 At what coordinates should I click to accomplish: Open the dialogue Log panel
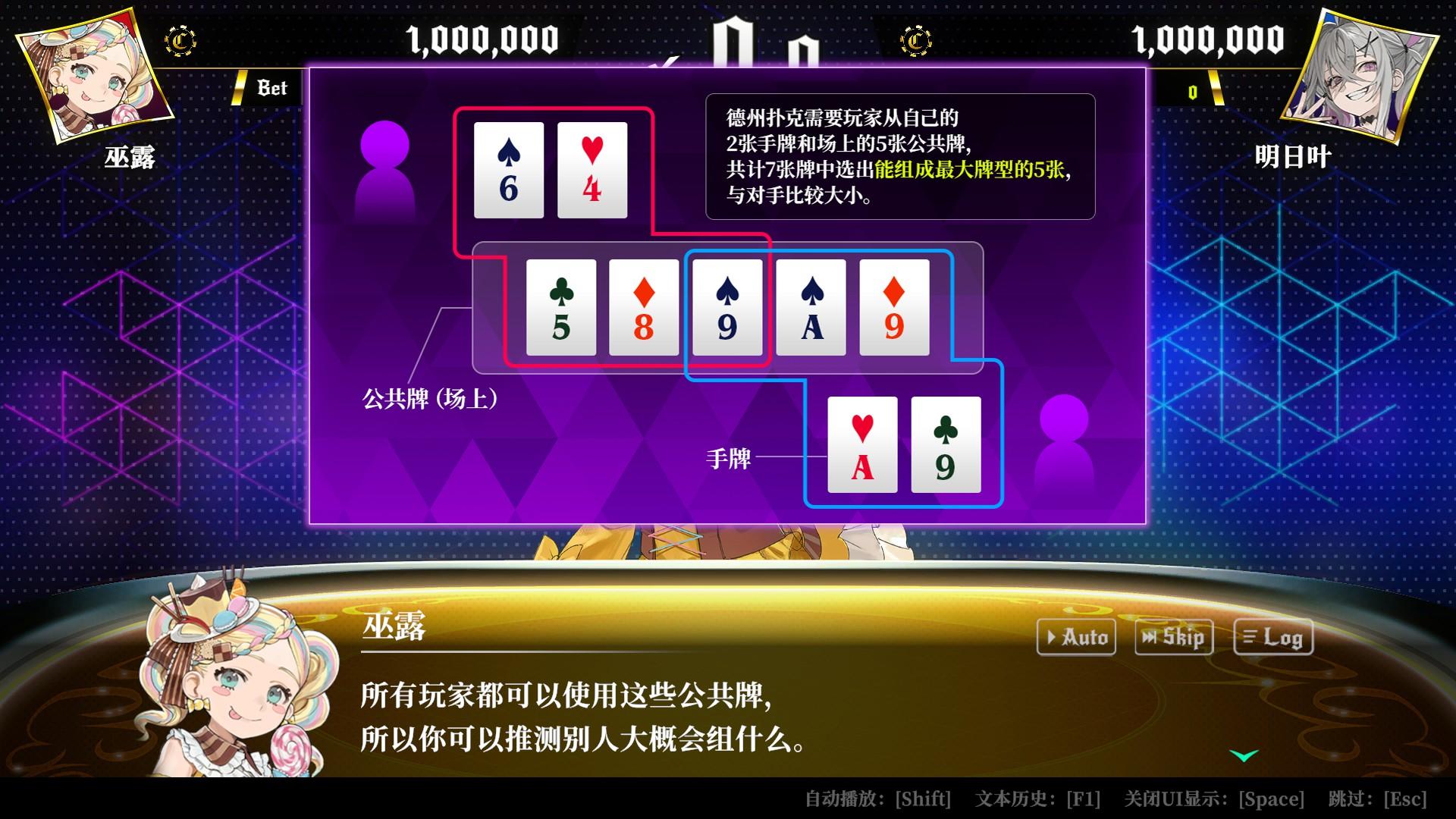(1273, 637)
